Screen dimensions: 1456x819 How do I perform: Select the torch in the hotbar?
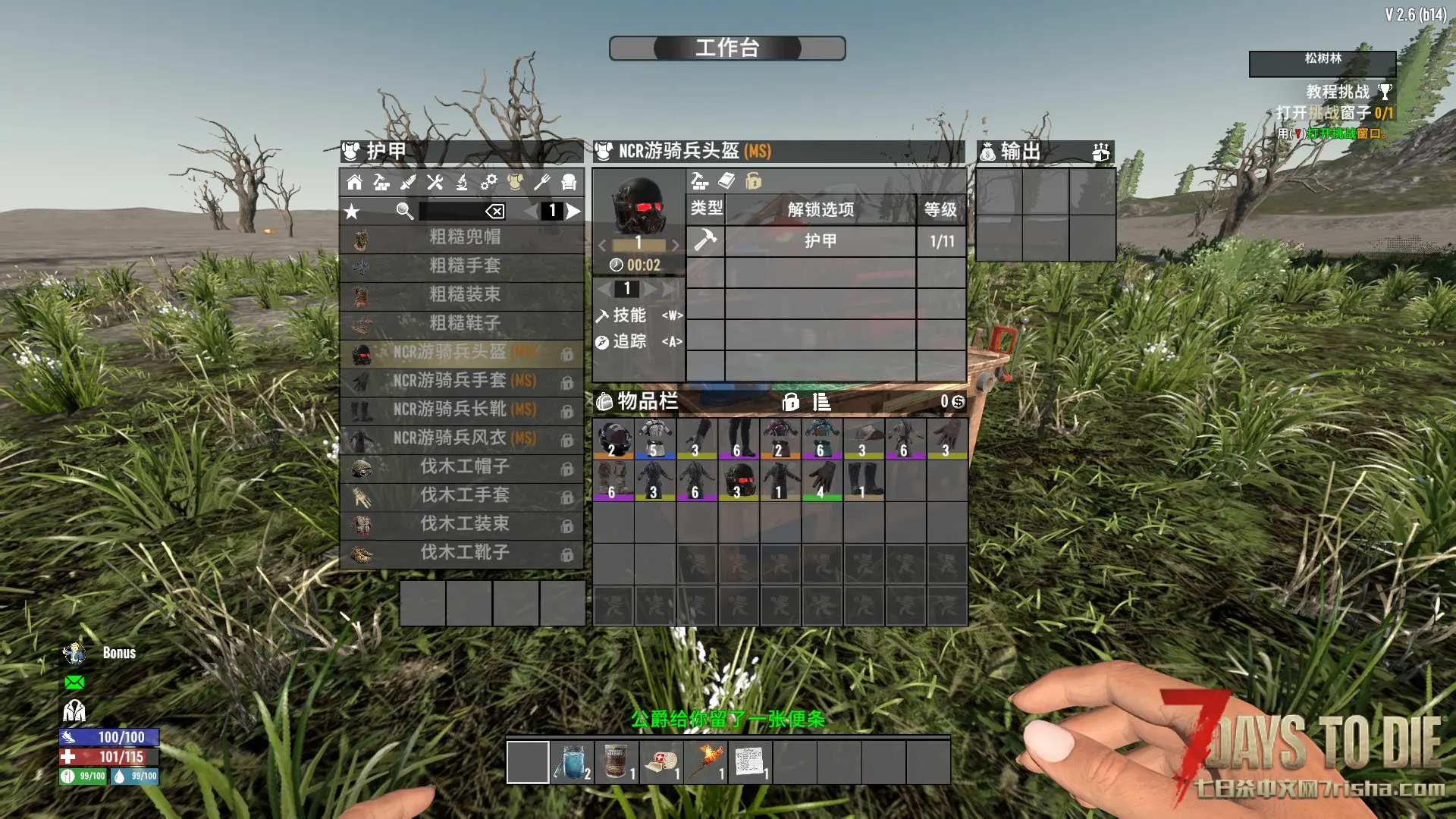(x=704, y=762)
